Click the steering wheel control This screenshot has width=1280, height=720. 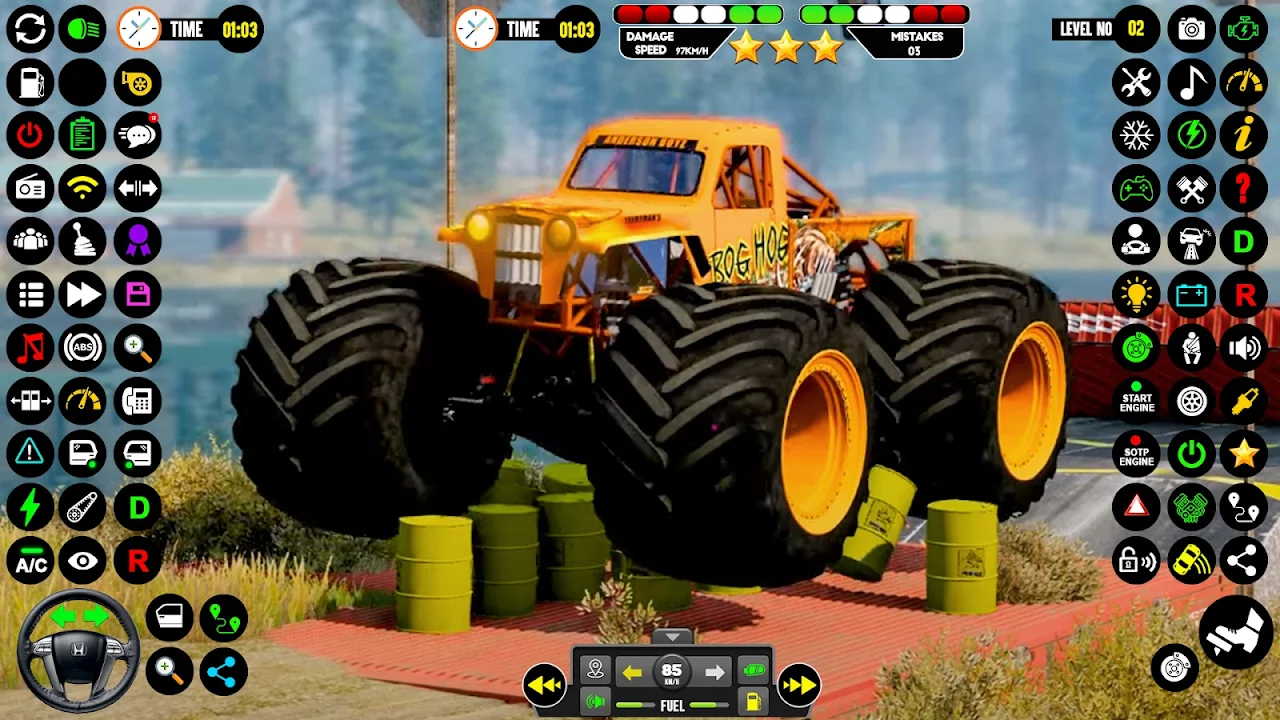coord(80,651)
